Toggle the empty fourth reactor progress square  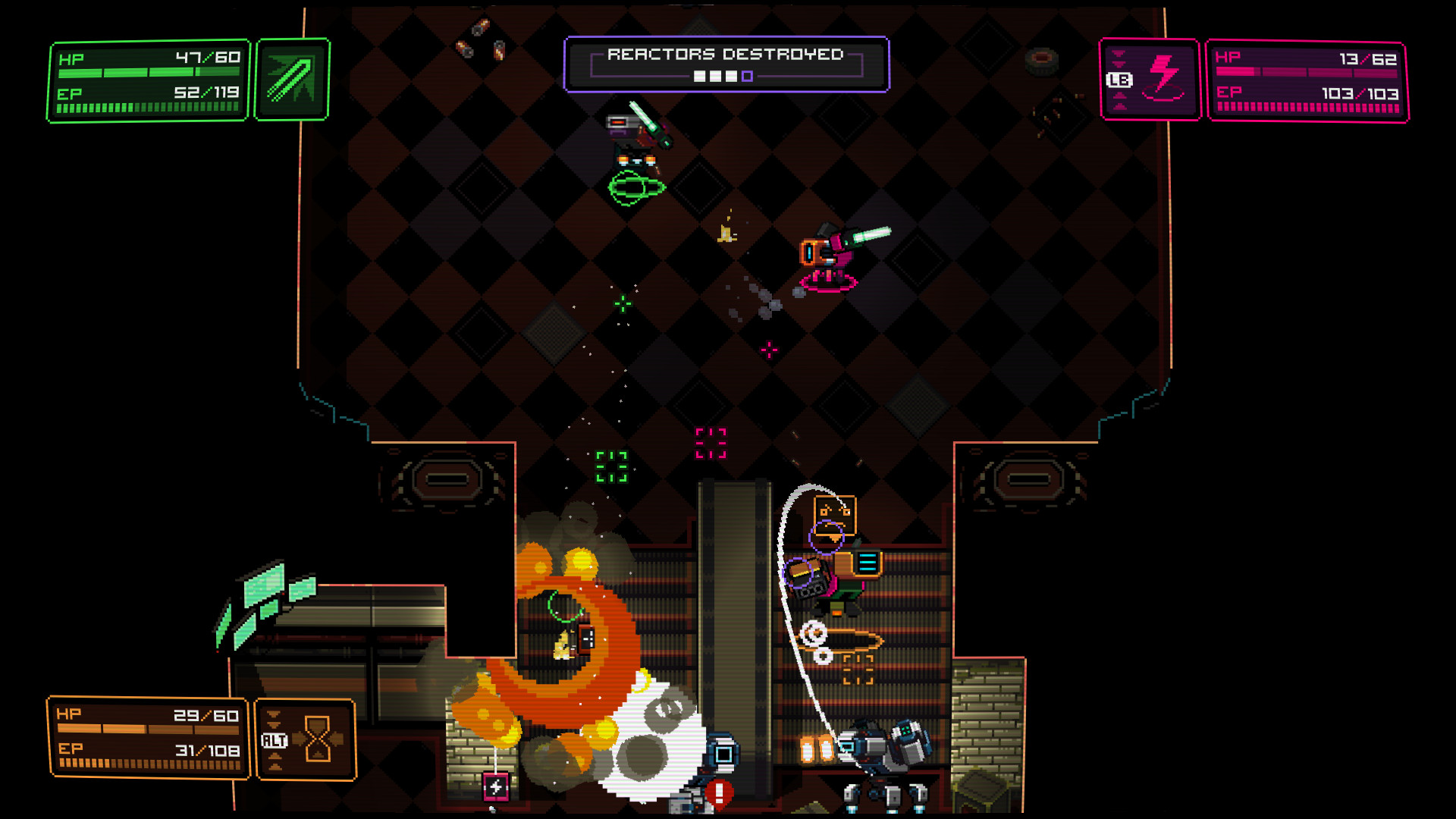(747, 76)
